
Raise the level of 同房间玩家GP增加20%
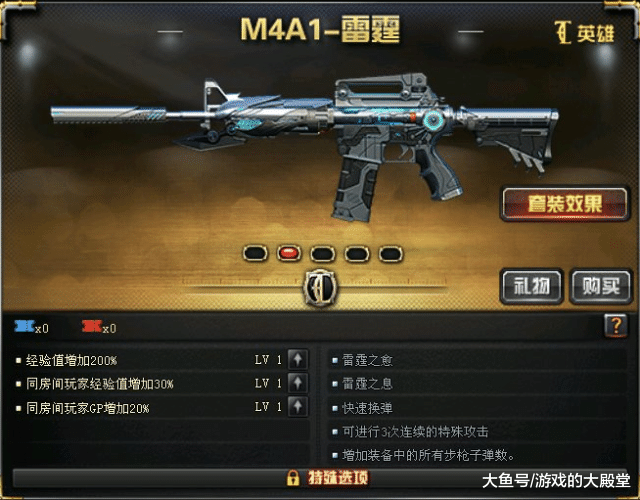point(298,407)
